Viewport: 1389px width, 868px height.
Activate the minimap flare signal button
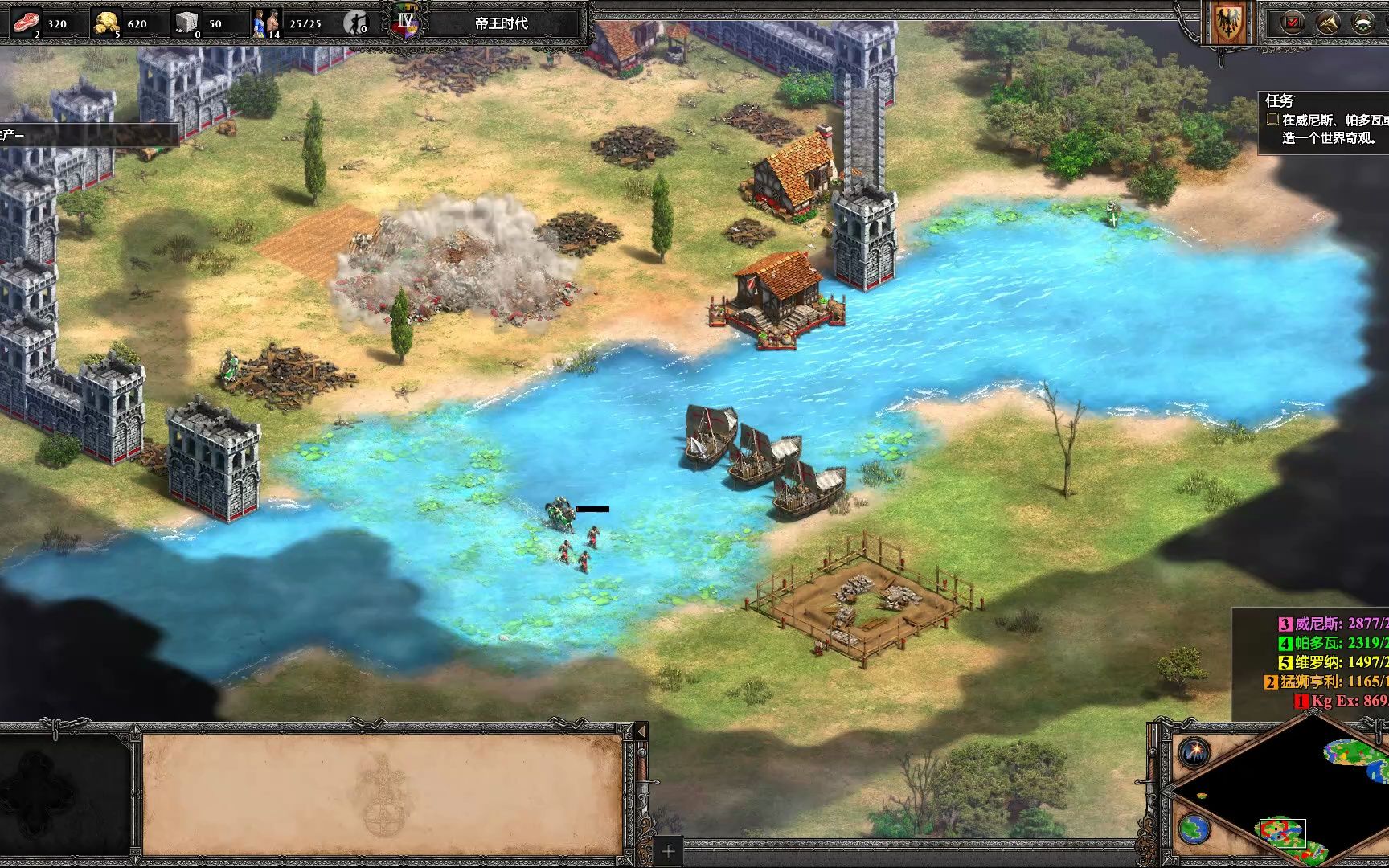coord(1195,752)
